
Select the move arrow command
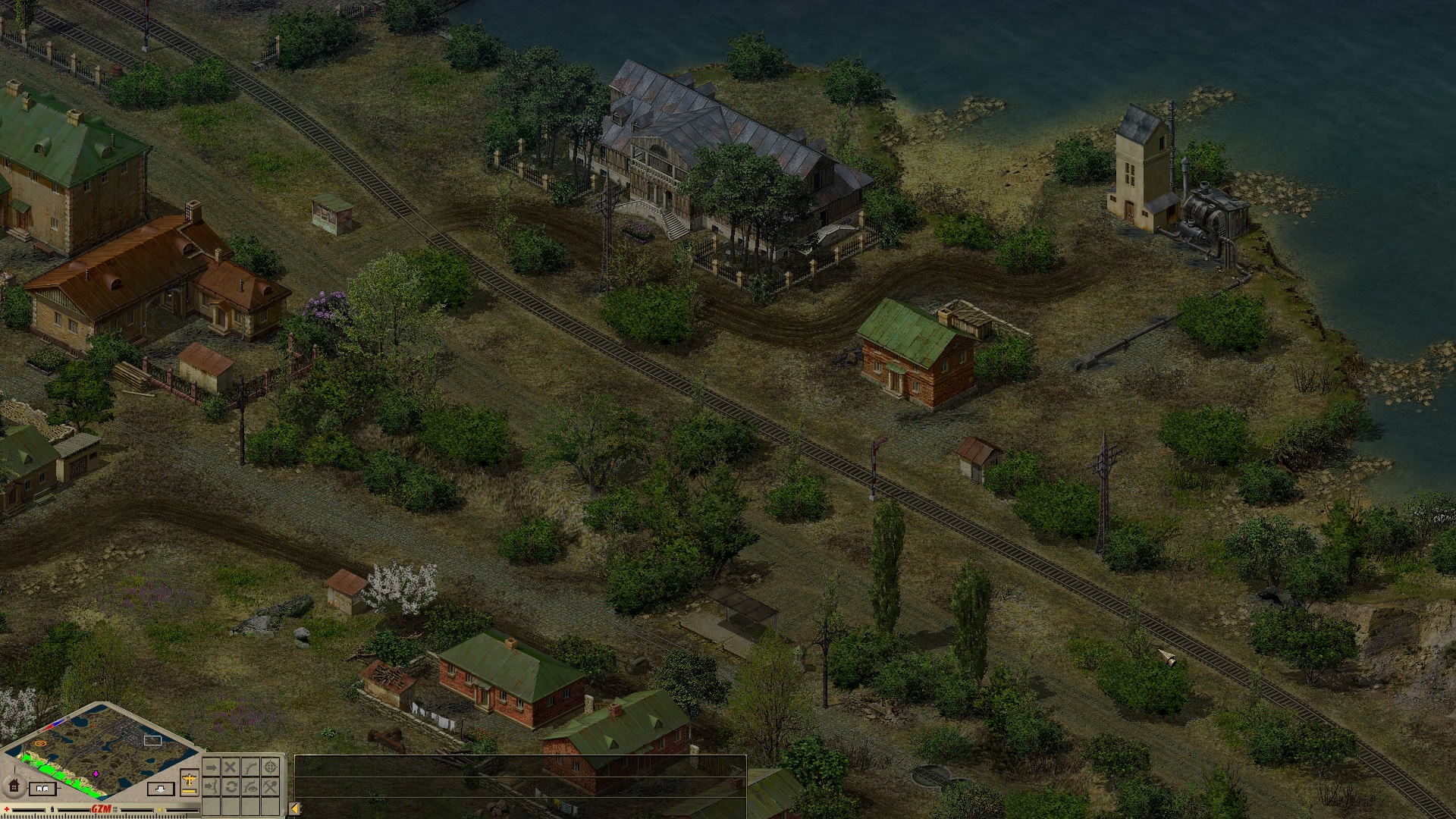tap(212, 767)
